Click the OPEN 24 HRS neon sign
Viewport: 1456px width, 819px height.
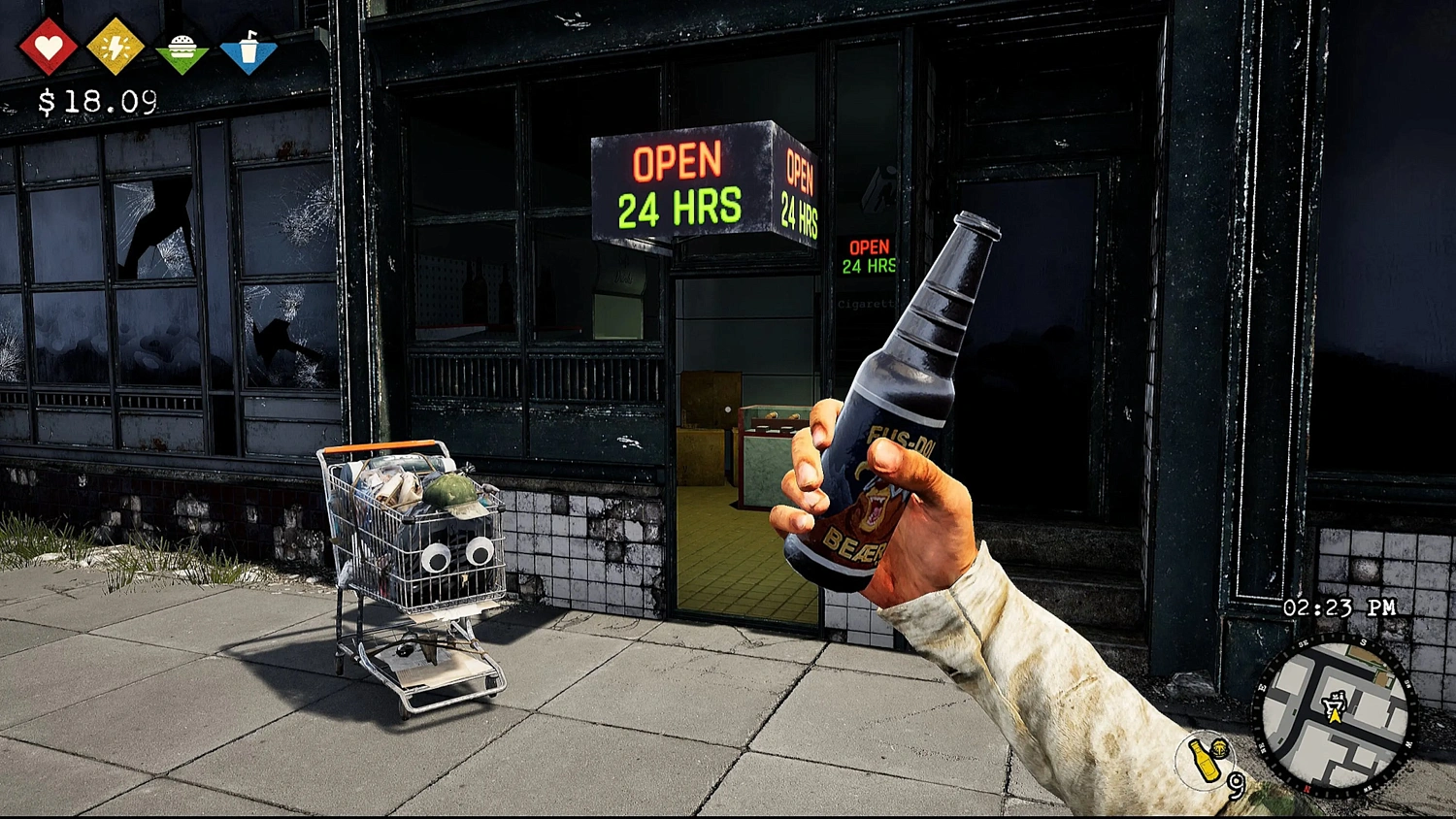(679, 182)
